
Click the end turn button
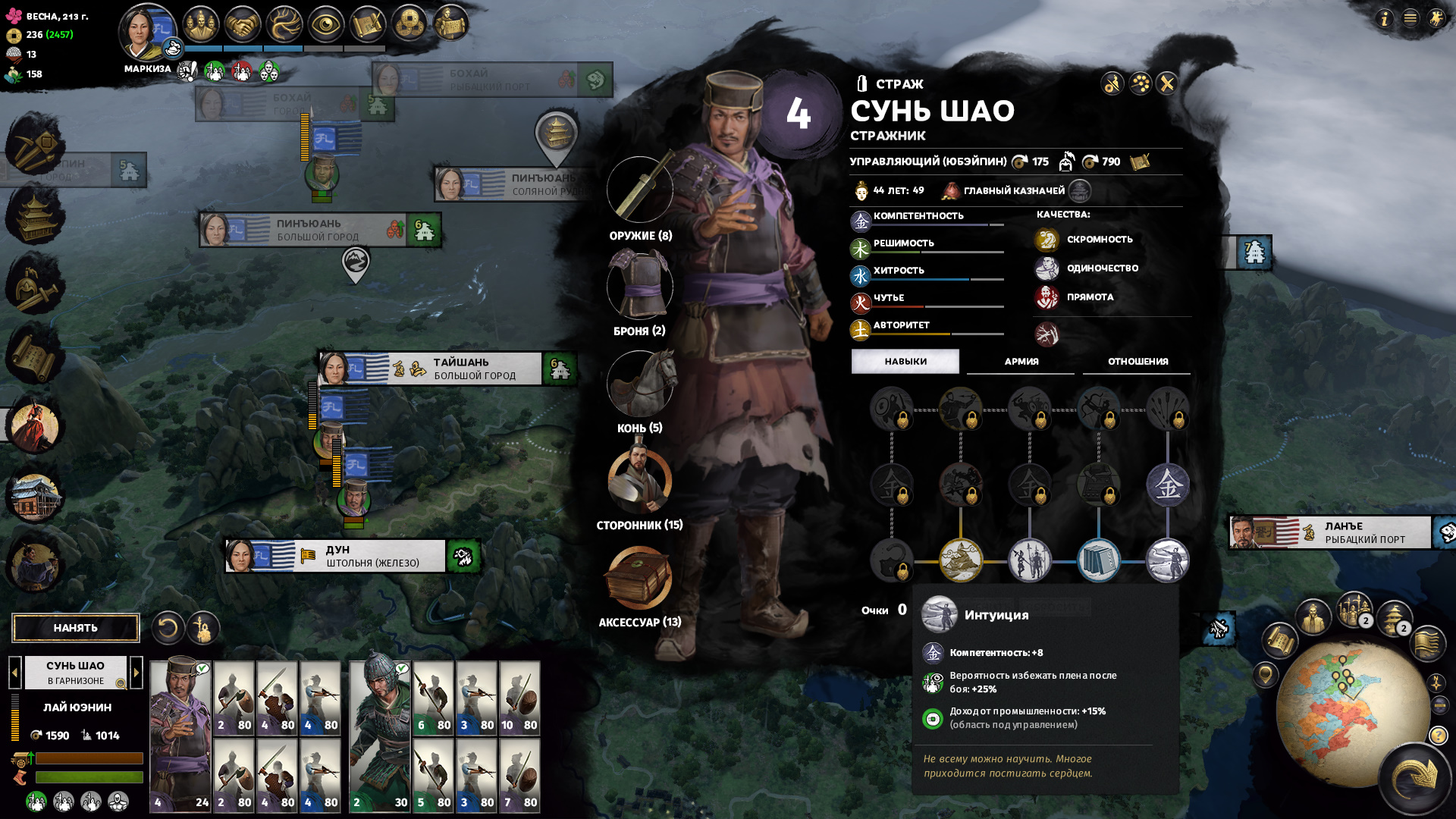pos(1415,777)
